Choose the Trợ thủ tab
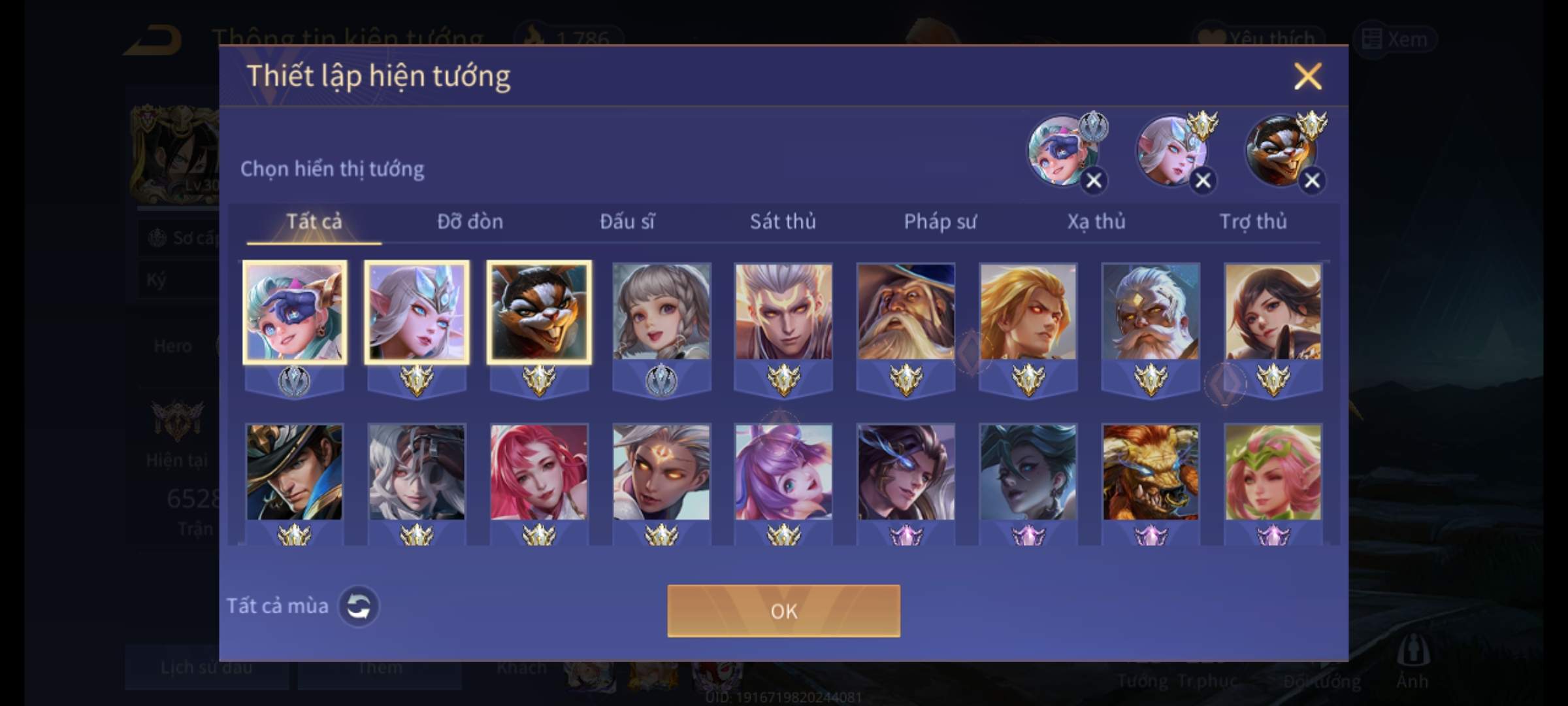This screenshot has width=1568, height=706. tap(1252, 222)
